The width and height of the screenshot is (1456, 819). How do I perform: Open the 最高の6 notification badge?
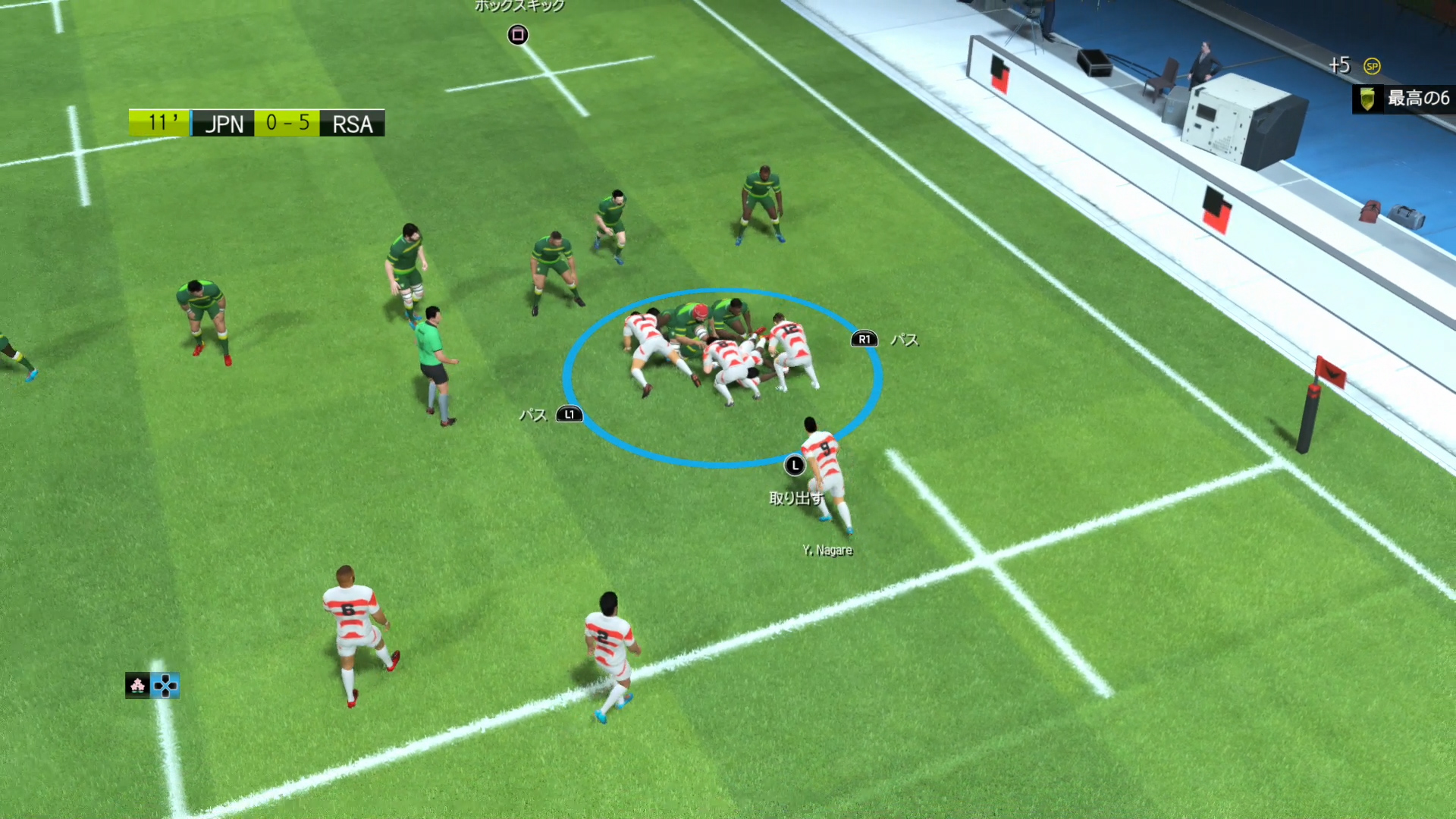[x=1404, y=99]
